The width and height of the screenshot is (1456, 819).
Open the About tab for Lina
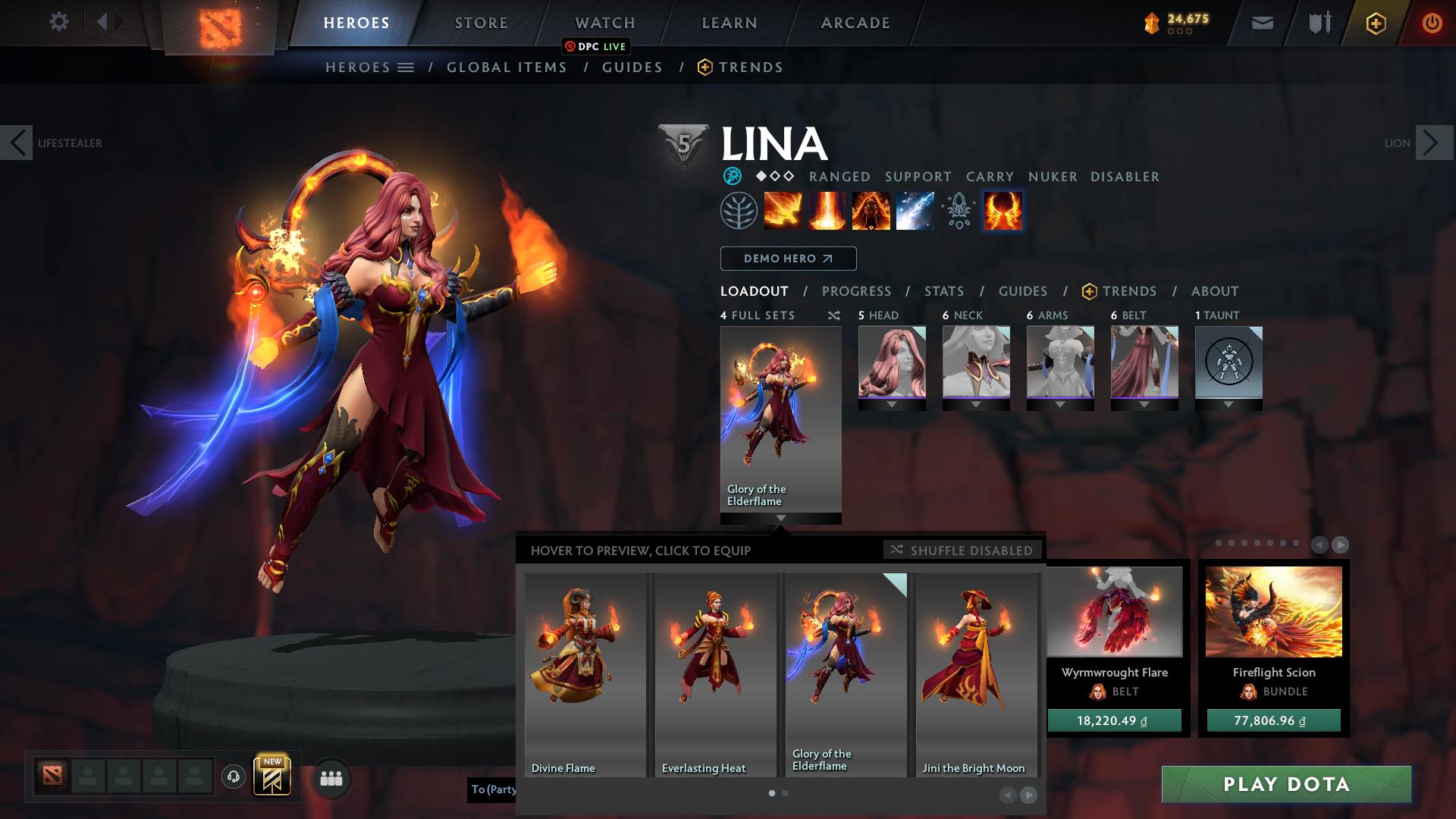[x=1214, y=291]
